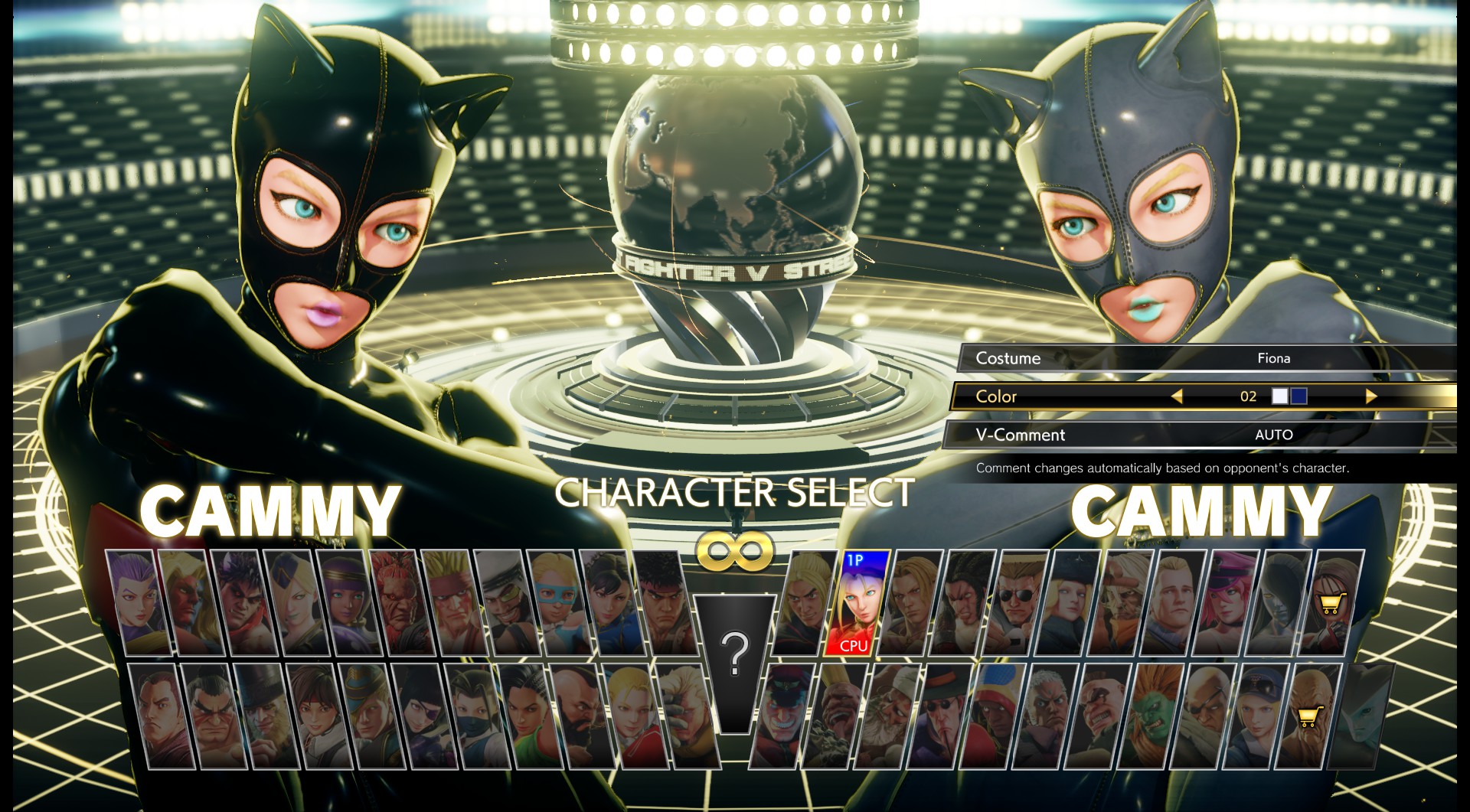Select Zangief in the bottom row

click(577, 716)
